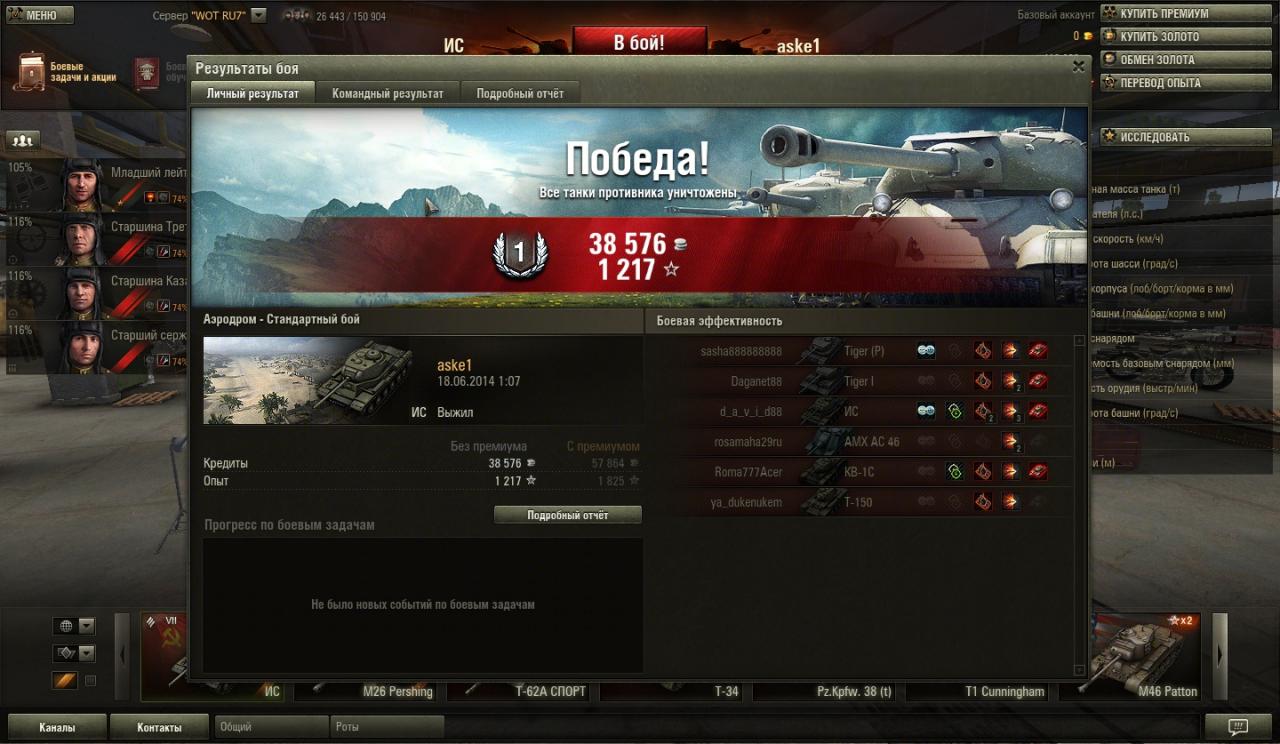
Task: Open the Подробный отчёт tab
Action: pyautogui.click(x=519, y=93)
